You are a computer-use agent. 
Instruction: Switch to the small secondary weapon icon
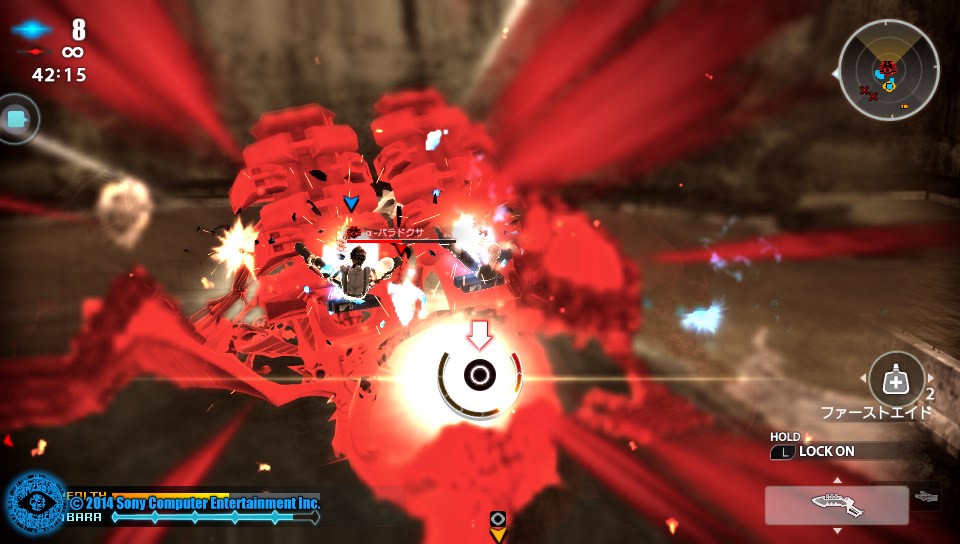click(926, 497)
